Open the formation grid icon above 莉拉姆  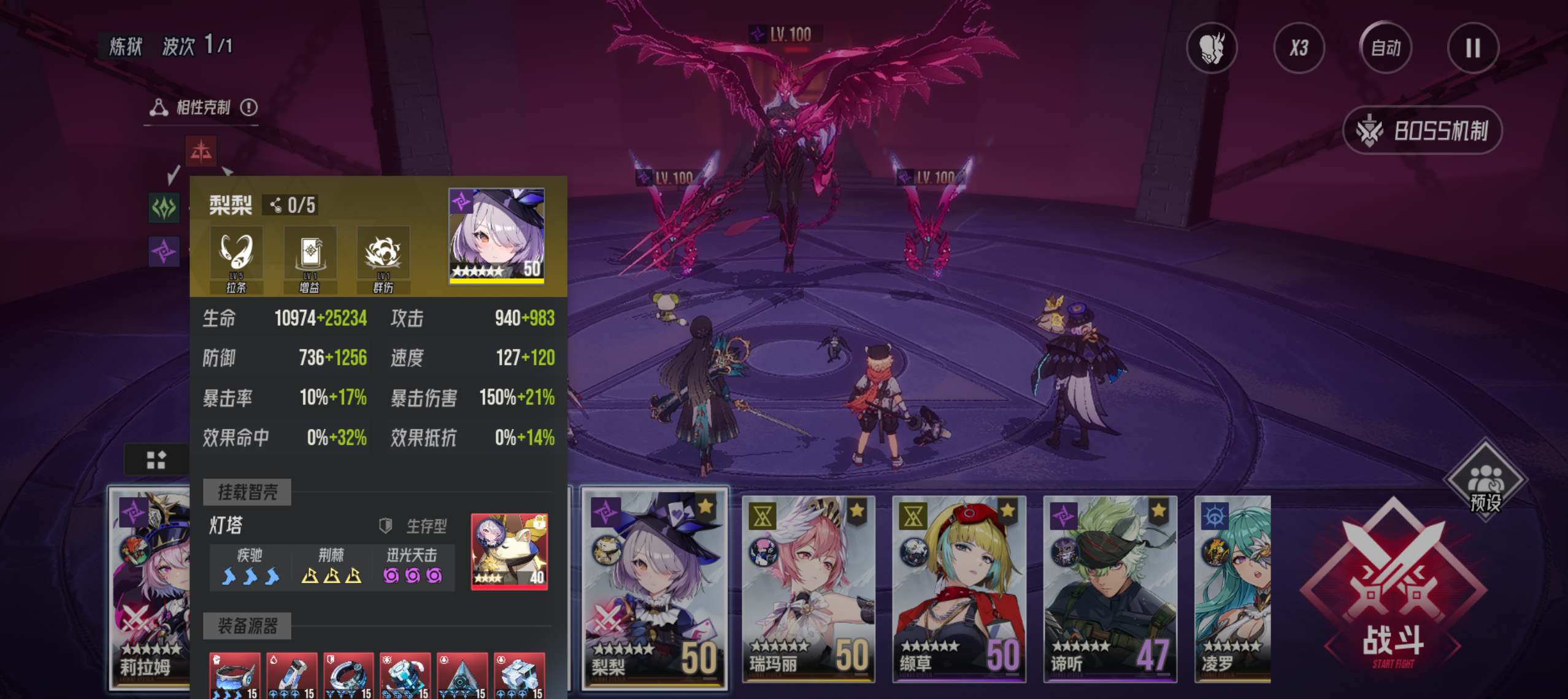click(x=156, y=460)
